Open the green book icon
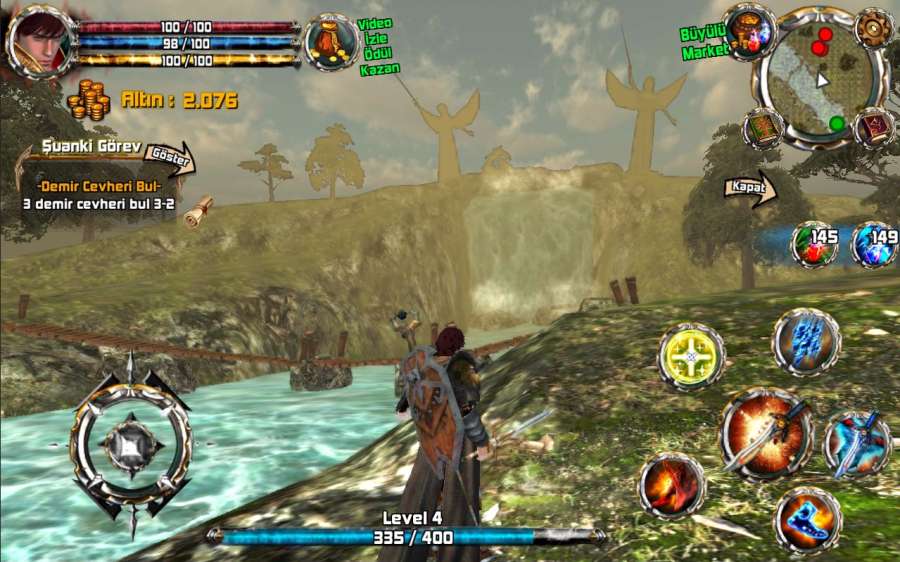 pyautogui.click(x=763, y=128)
